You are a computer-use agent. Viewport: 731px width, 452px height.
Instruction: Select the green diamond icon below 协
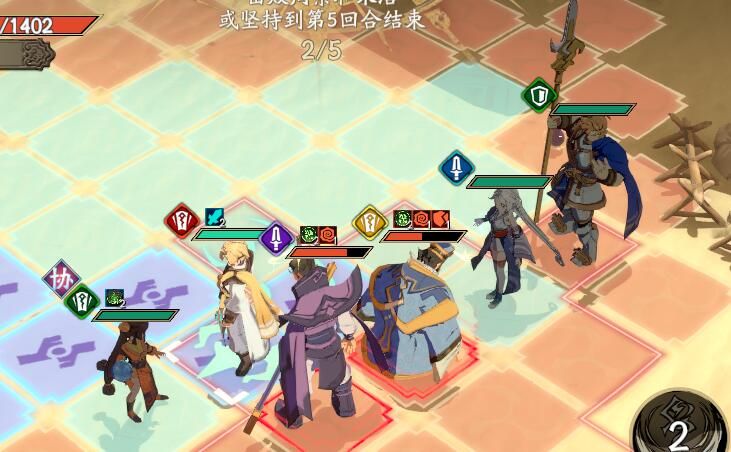(81, 298)
